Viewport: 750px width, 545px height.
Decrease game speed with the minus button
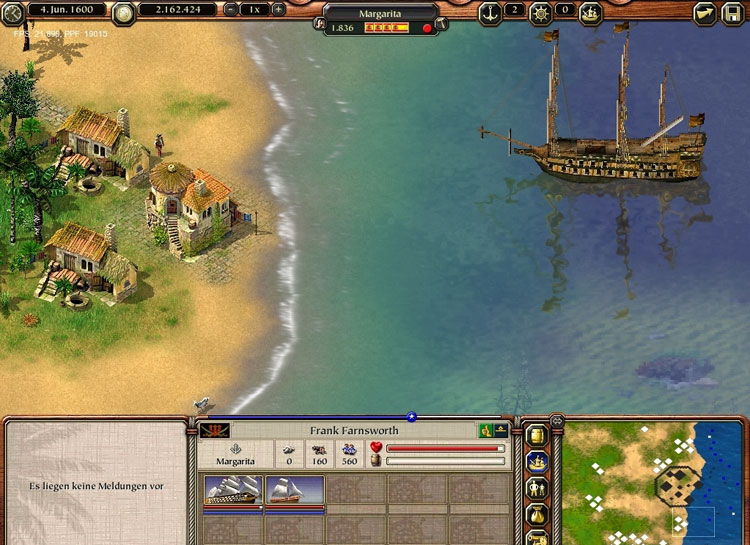click(232, 9)
